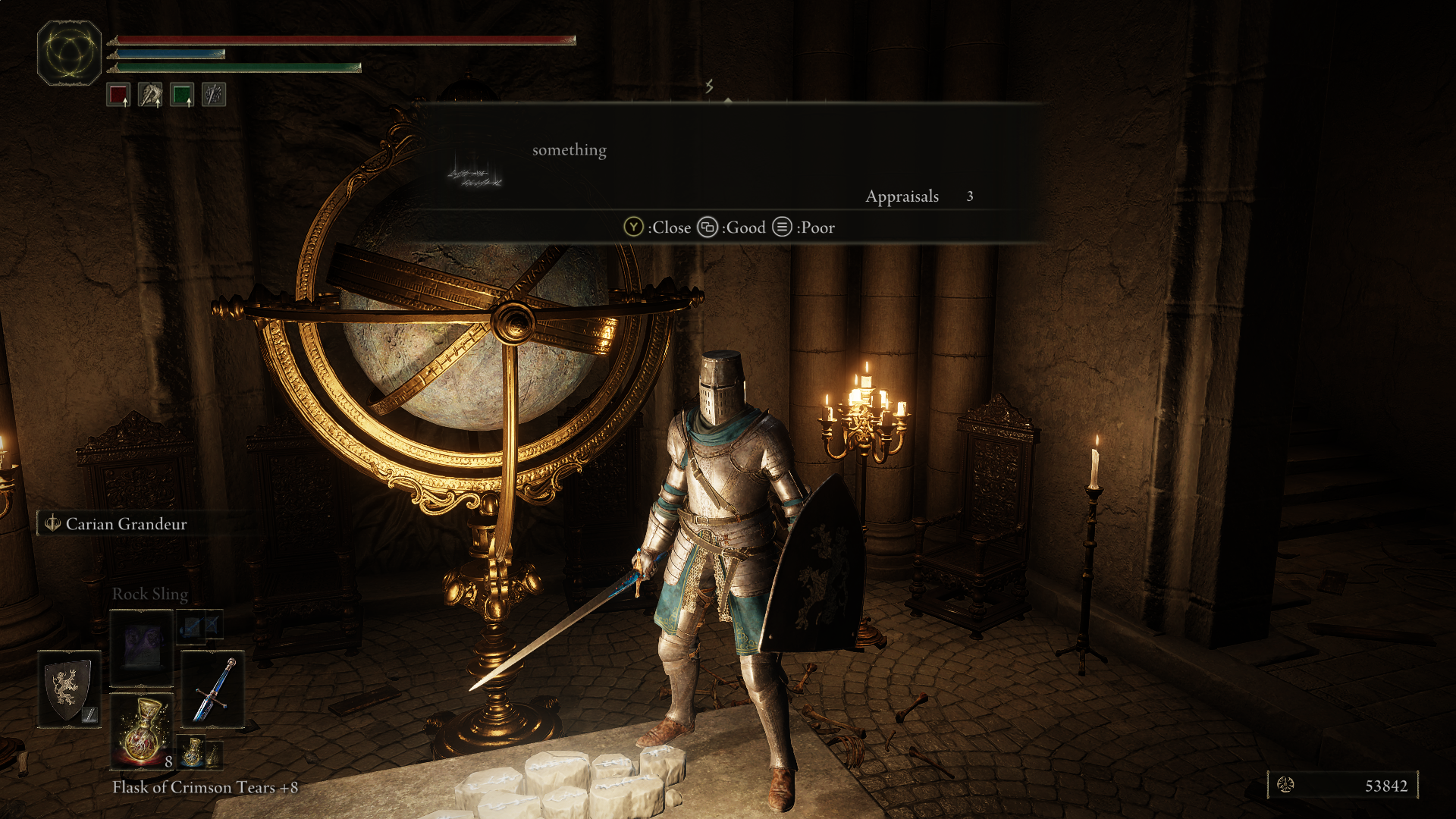The image size is (1456, 819).
Task: Rate the message as Good
Action: tap(732, 227)
